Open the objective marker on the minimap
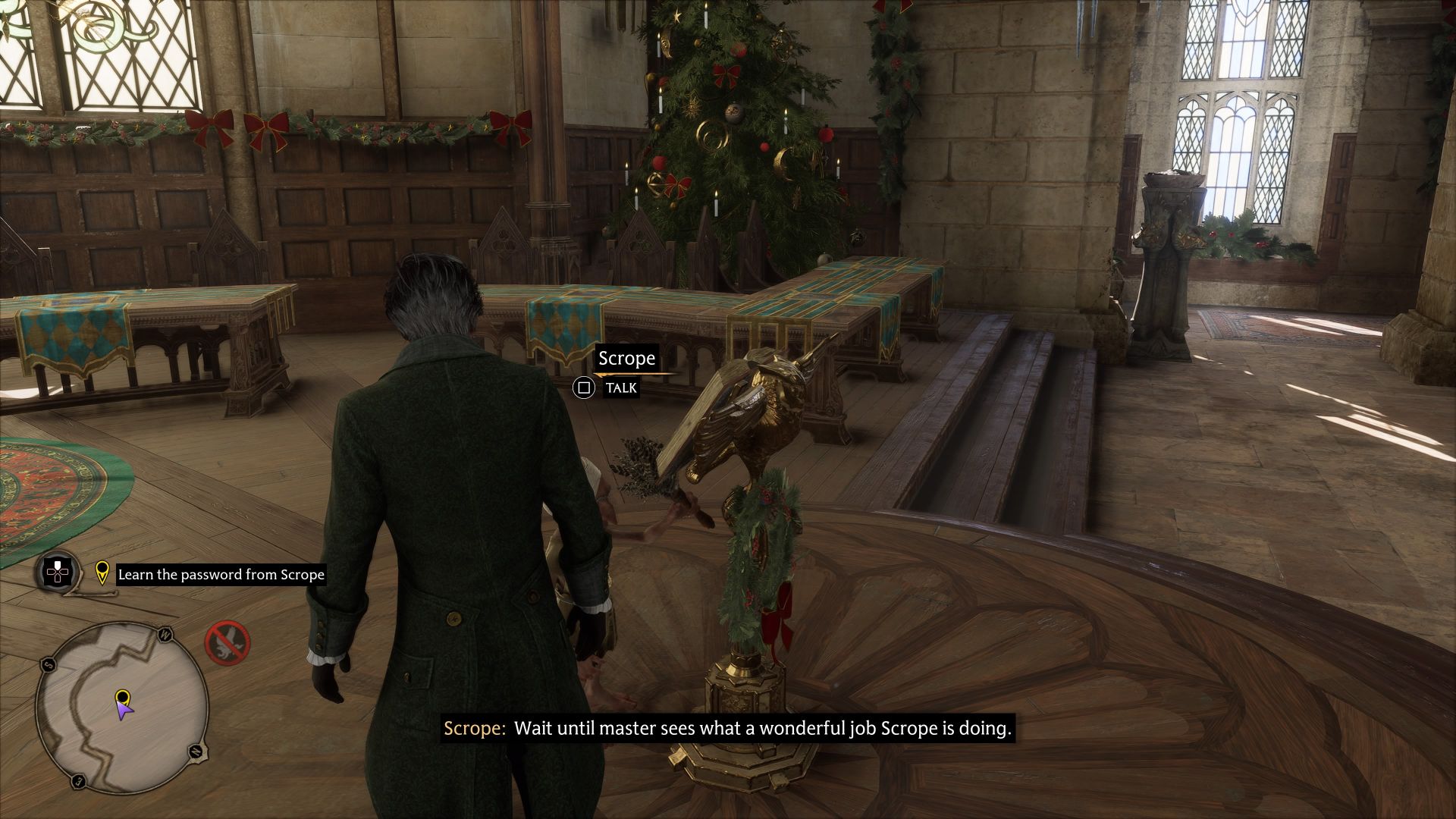This screenshot has height=819, width=1456. (x=122, y=696)
